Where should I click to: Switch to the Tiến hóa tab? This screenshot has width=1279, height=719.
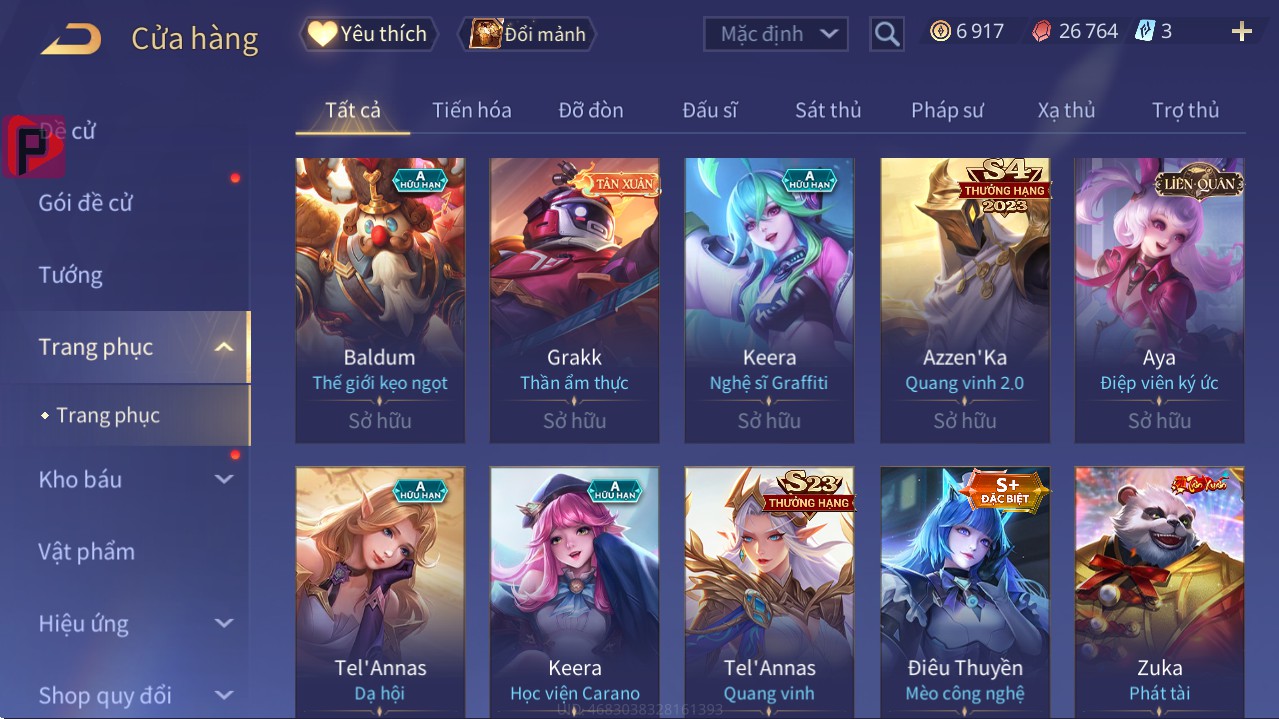click(471, 110)
